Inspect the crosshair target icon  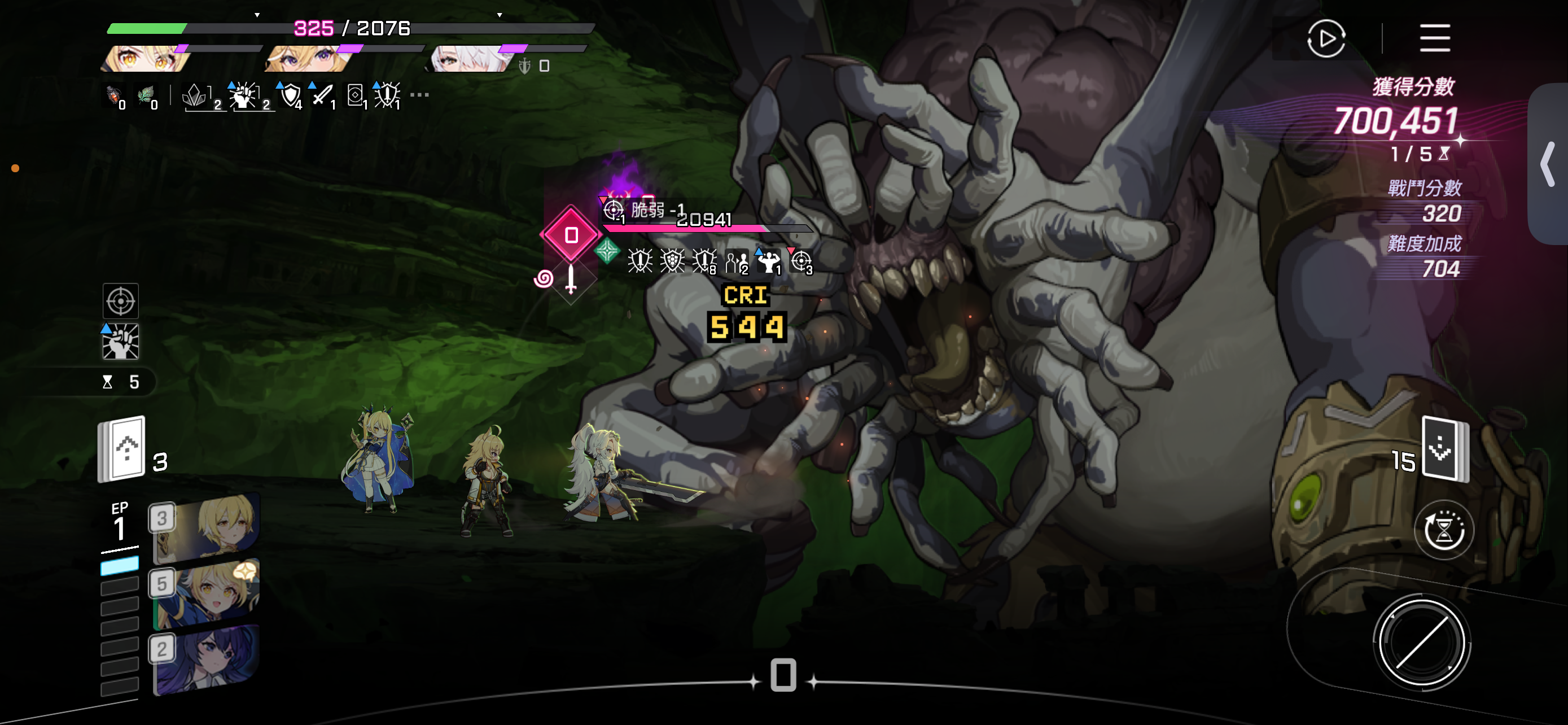click(121, 302)
